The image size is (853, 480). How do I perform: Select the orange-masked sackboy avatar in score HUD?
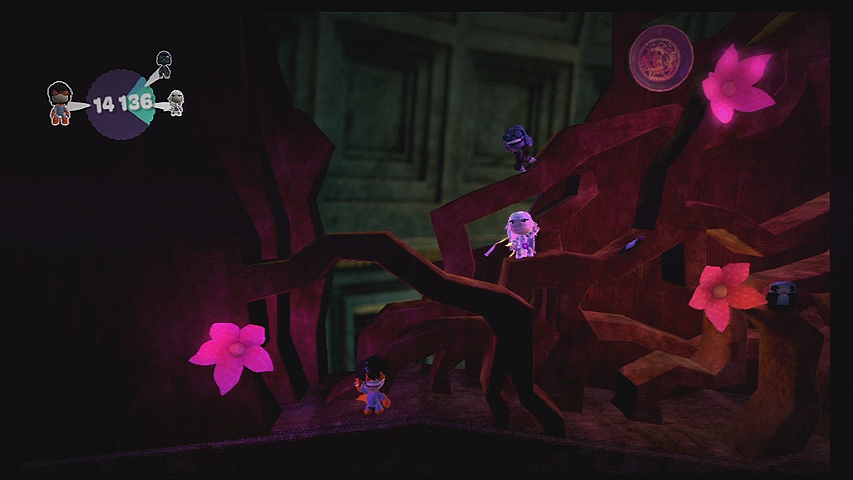pos(60,103)
